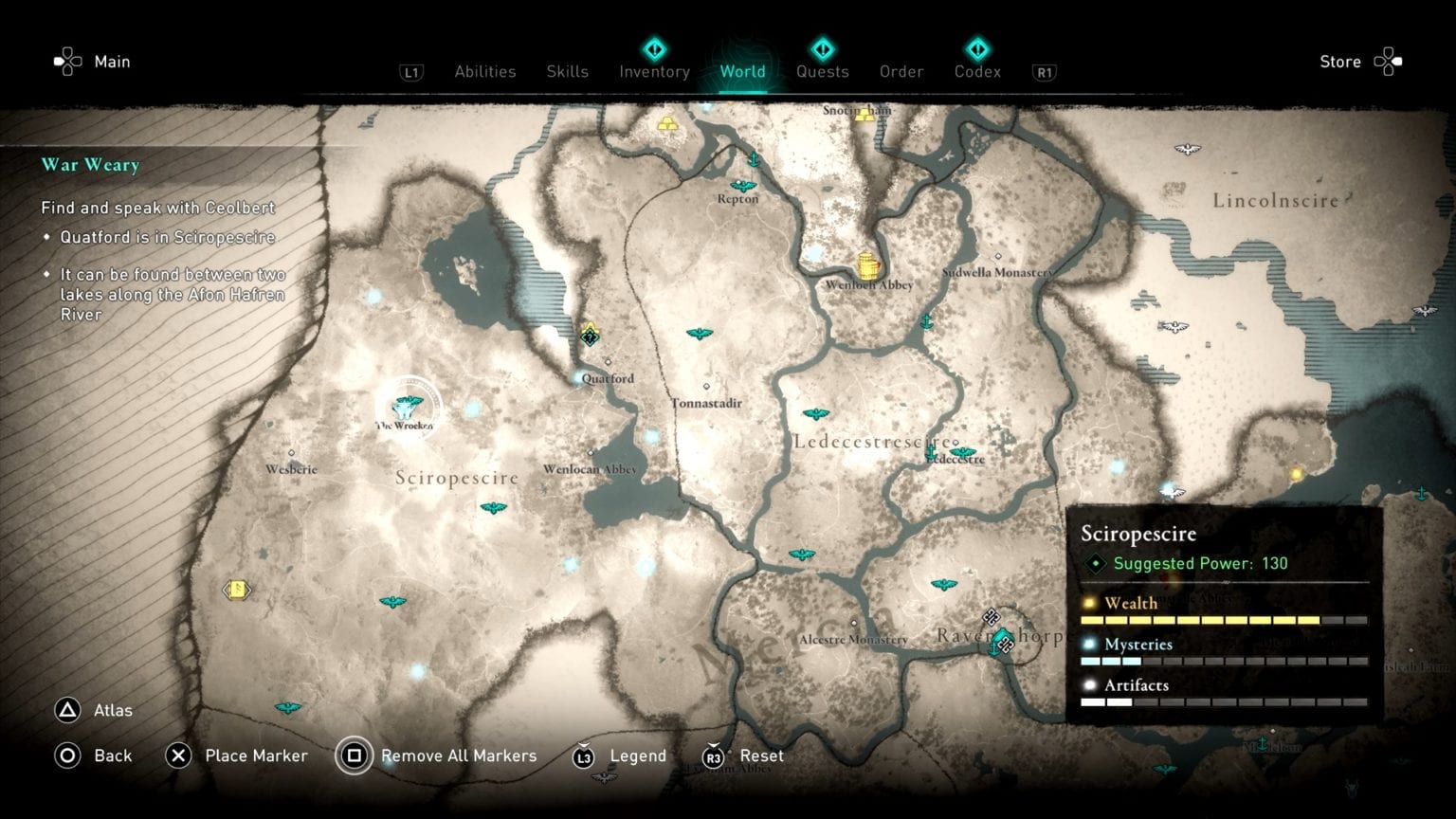This screenshot has height=819, width=1456.
Task: Open the Codex tab
Action: pos(977,72)
